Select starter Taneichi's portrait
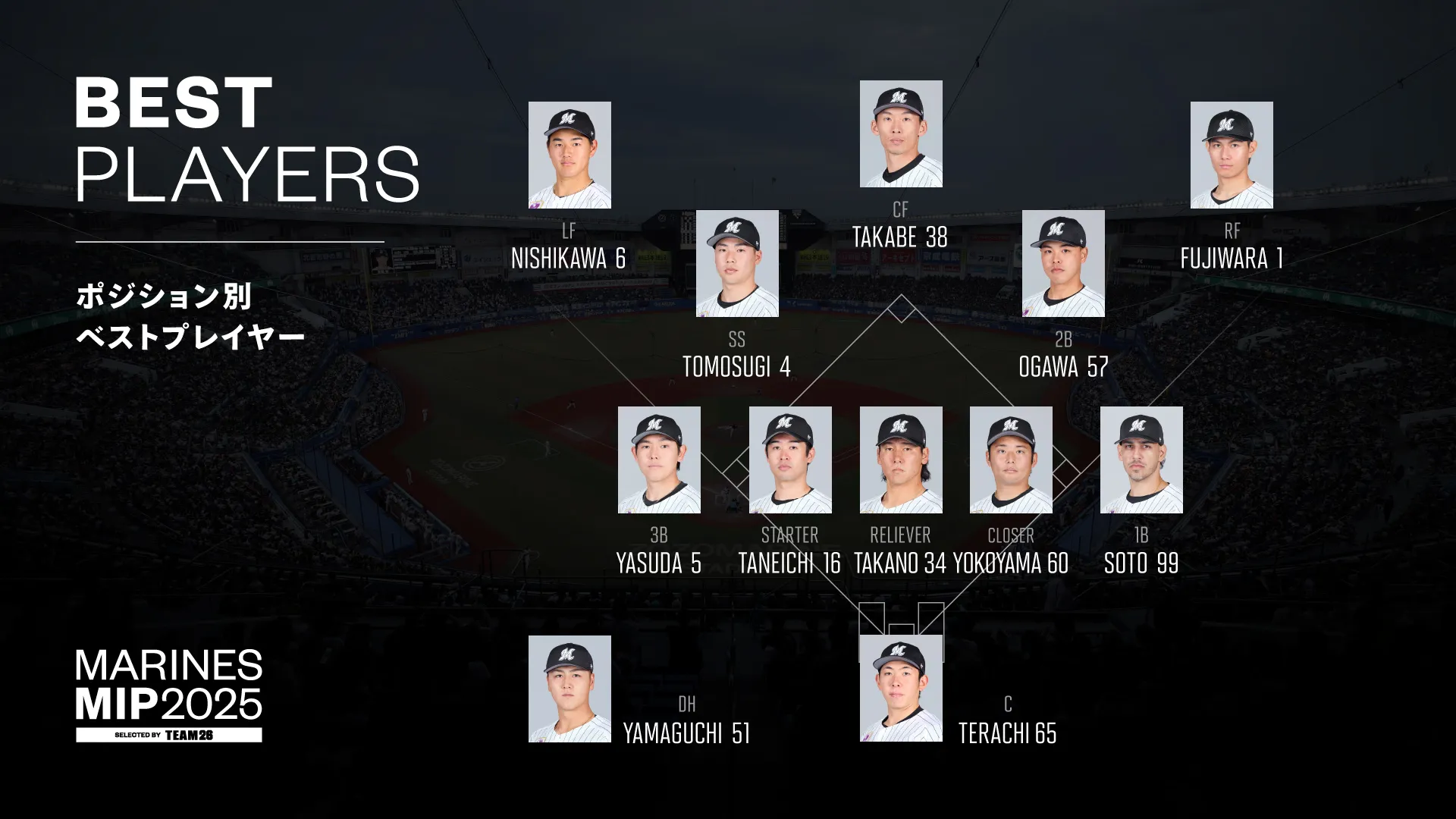Image resolution: width=1456 pixels, height=819 pixels. click(790, 460)
